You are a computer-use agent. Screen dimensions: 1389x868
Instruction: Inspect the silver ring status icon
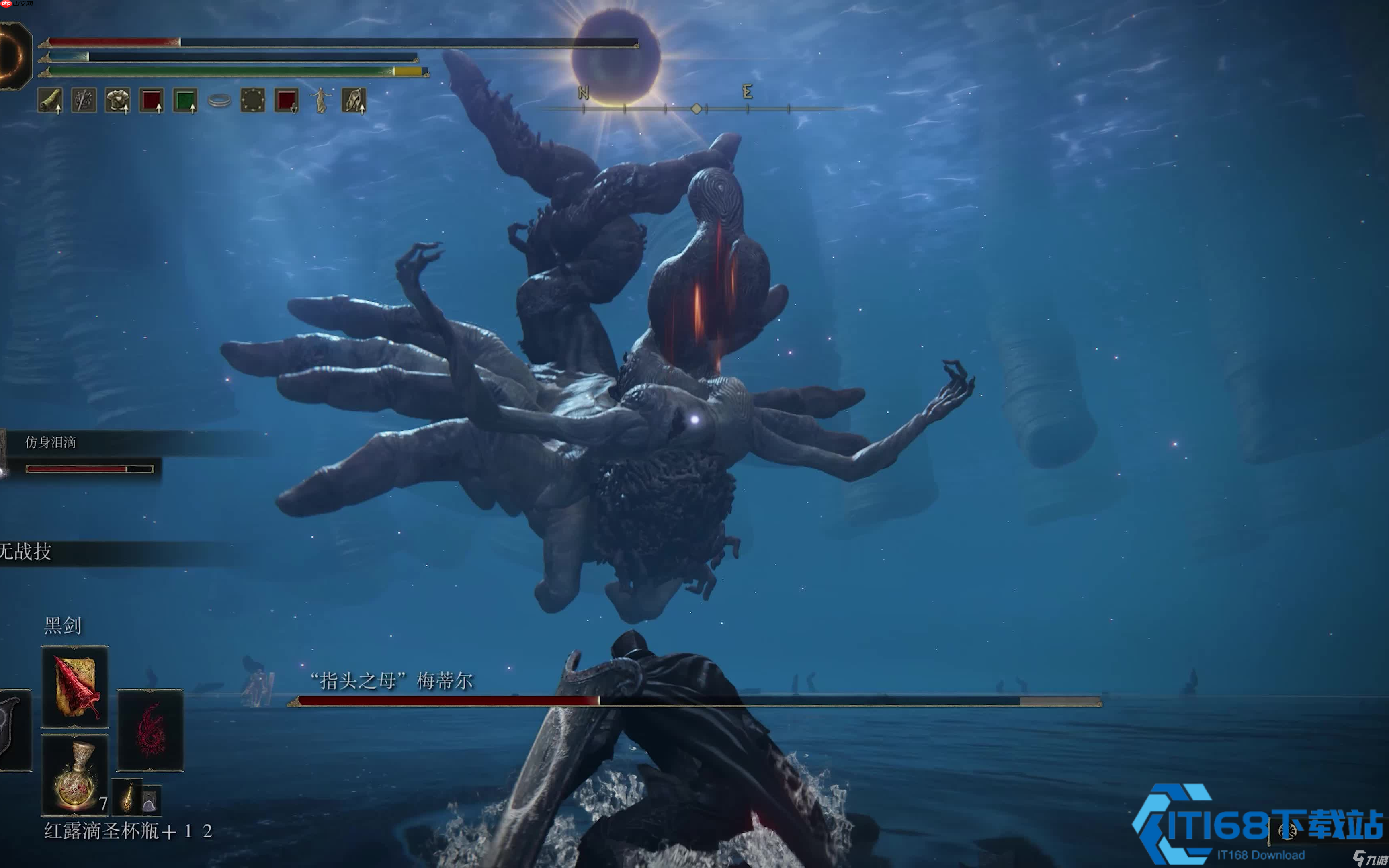coord(219,101)
